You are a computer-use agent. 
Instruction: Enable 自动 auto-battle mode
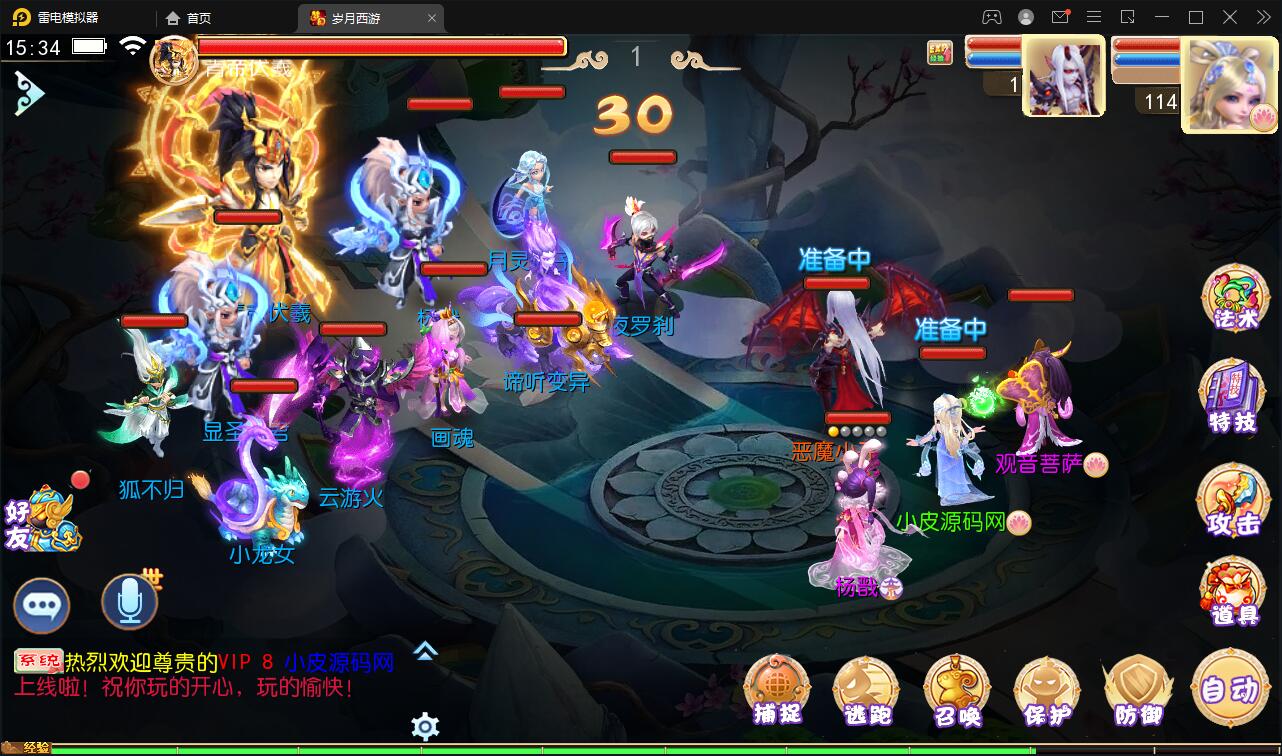[x=1231, y=690]
